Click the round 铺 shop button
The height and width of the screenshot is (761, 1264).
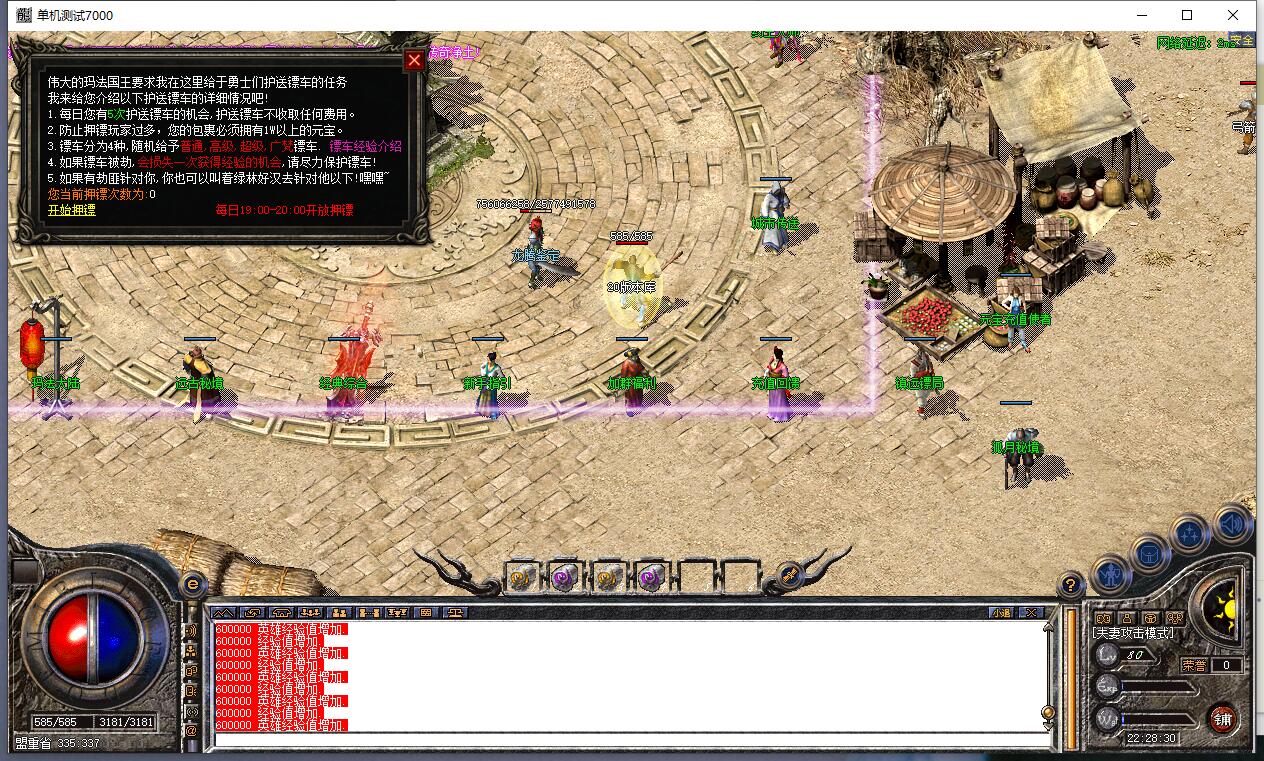pos(1222,717)
